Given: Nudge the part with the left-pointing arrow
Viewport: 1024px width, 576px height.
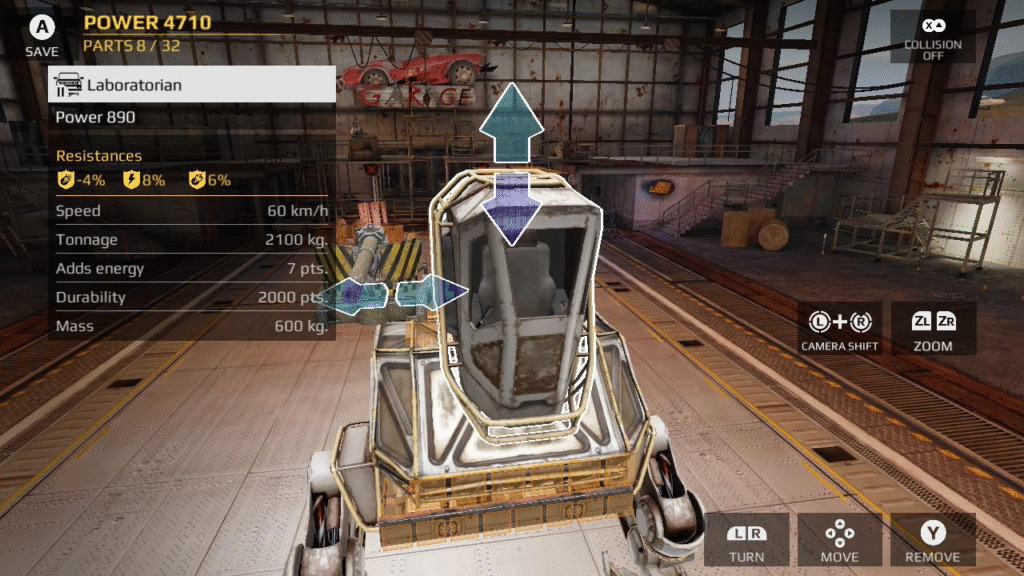Looking at the screenshot, I should [x=356, y=295].
